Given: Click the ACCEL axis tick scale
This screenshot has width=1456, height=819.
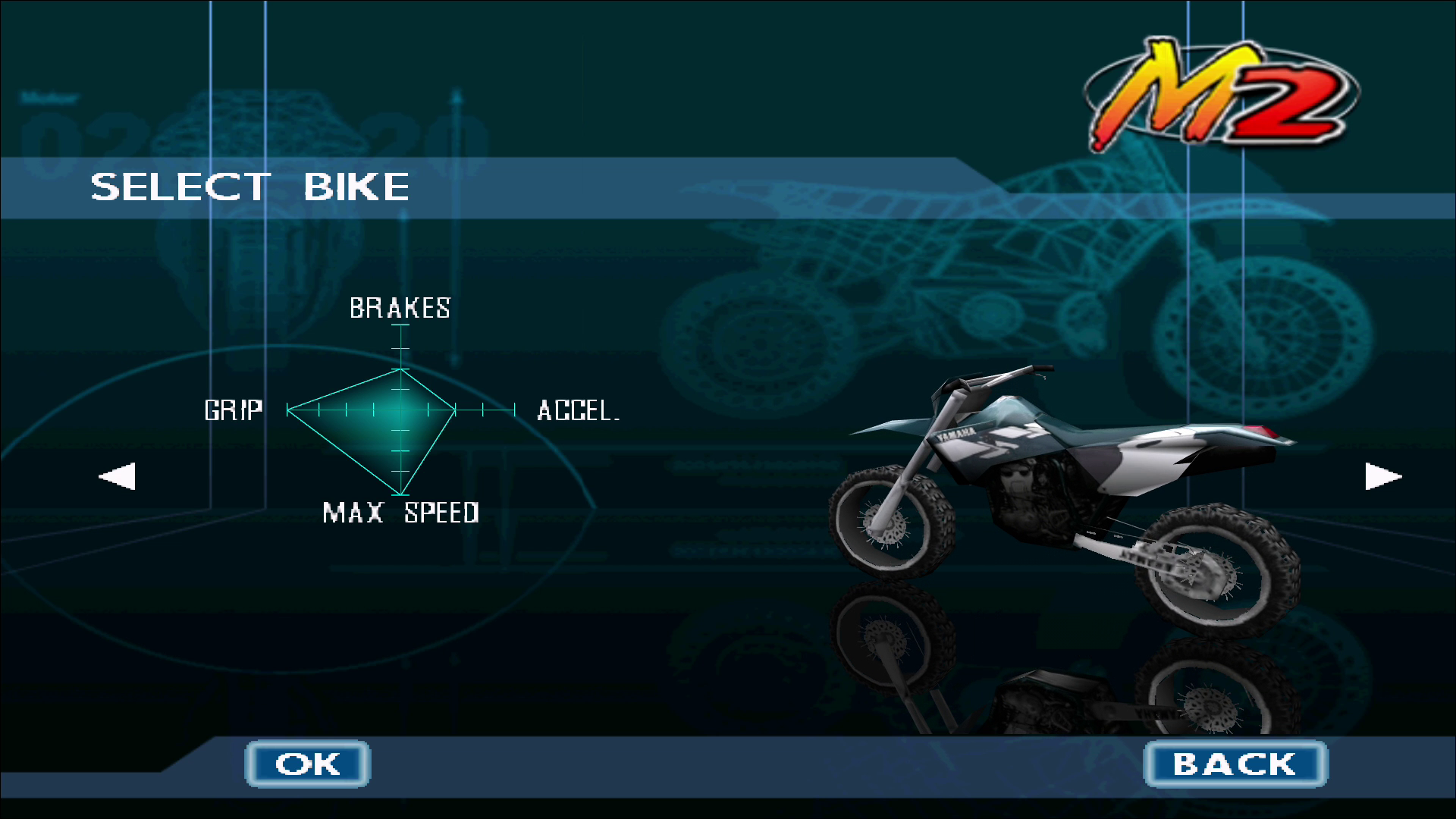Looking at the screenshot, I should pos(485,410).
